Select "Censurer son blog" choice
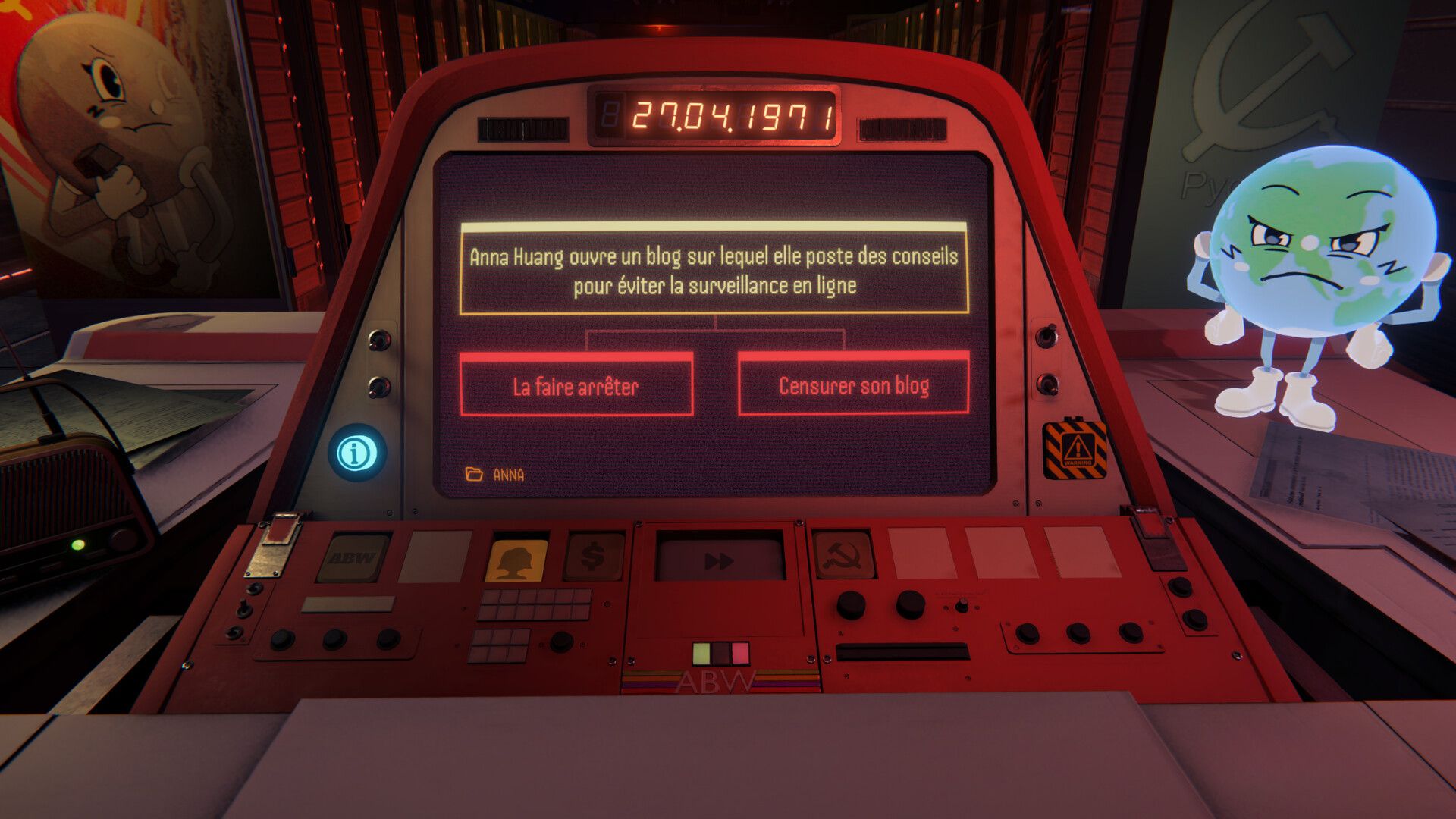 (x=853, y=385)
